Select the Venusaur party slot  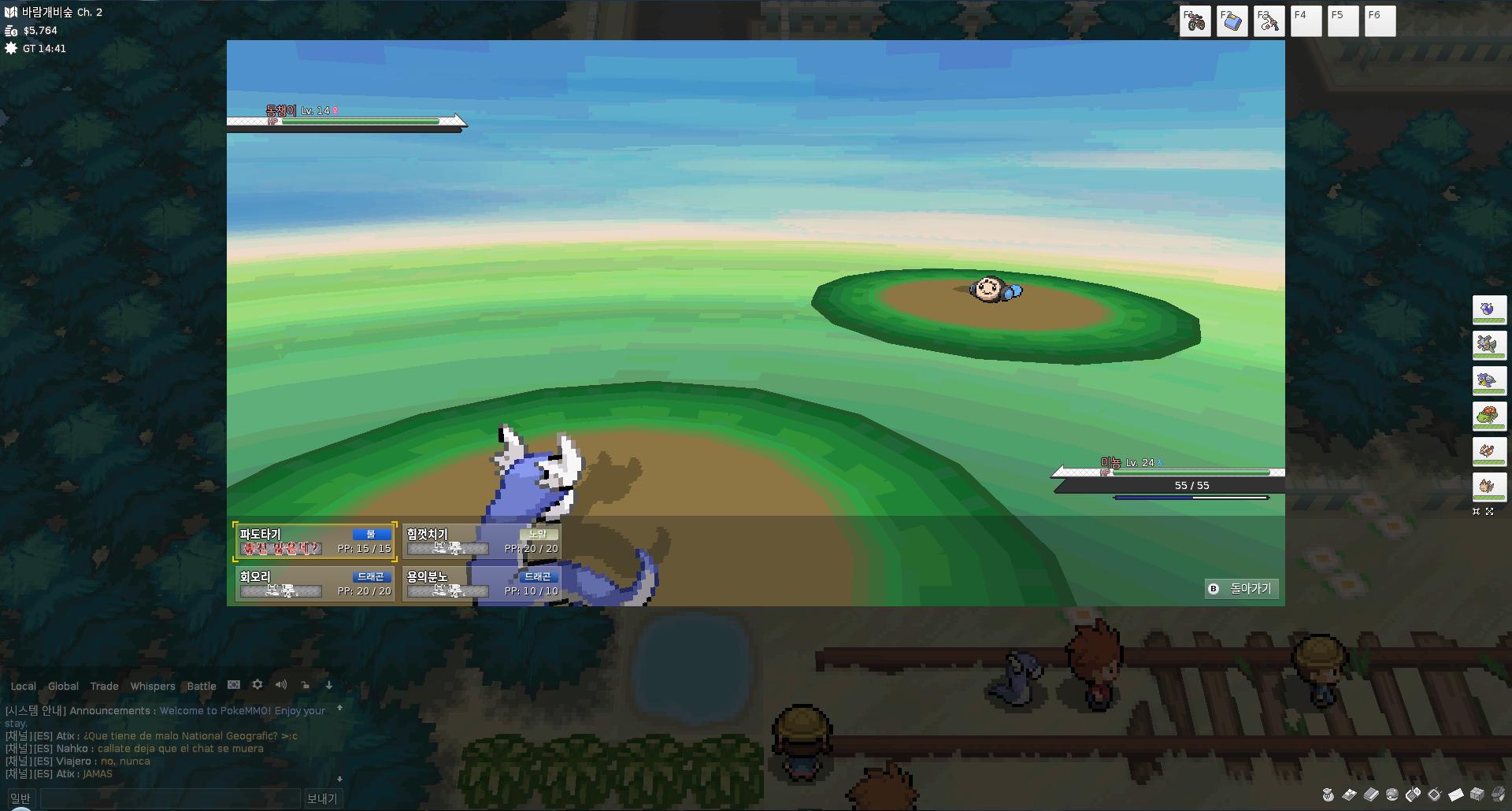click(x=1488, y=416)
